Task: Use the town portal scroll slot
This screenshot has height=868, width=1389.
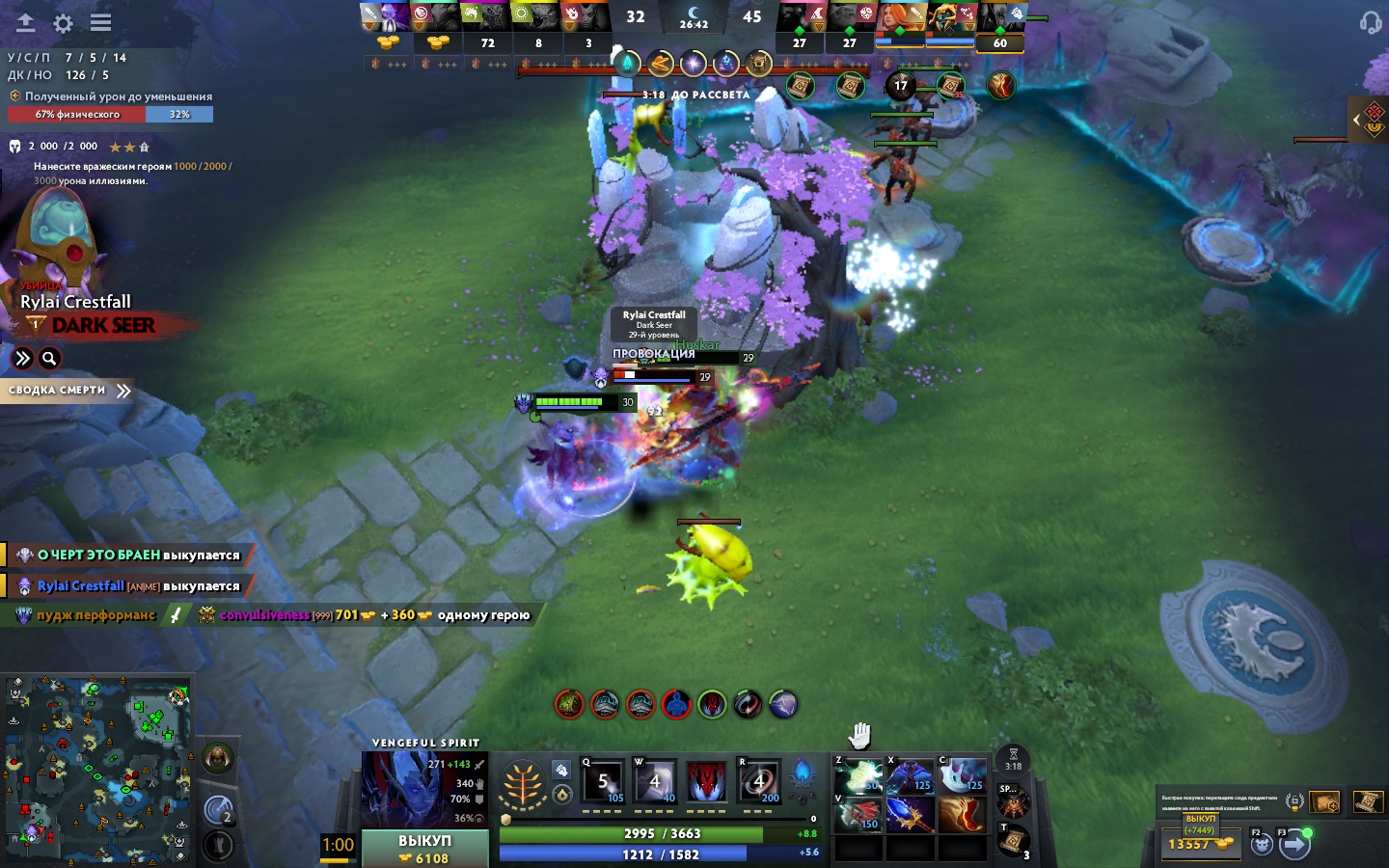Action: (1012, 842)
